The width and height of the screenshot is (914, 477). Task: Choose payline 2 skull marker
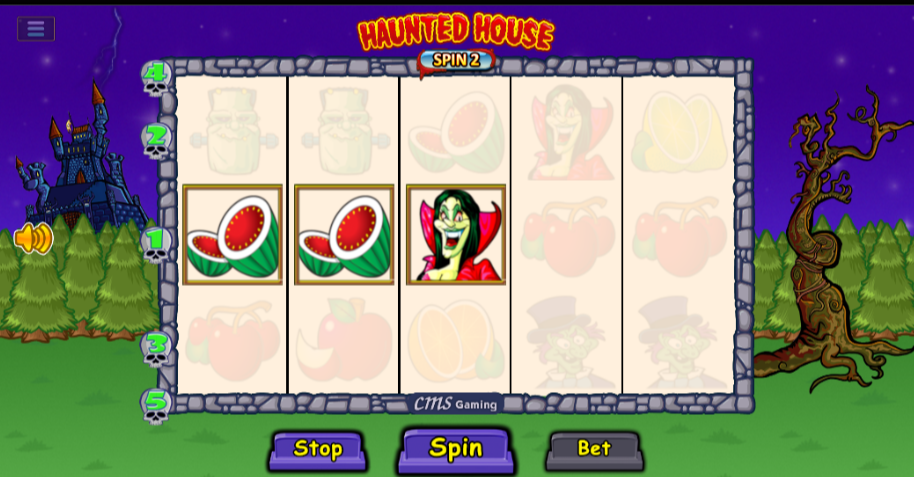point(155,140)
